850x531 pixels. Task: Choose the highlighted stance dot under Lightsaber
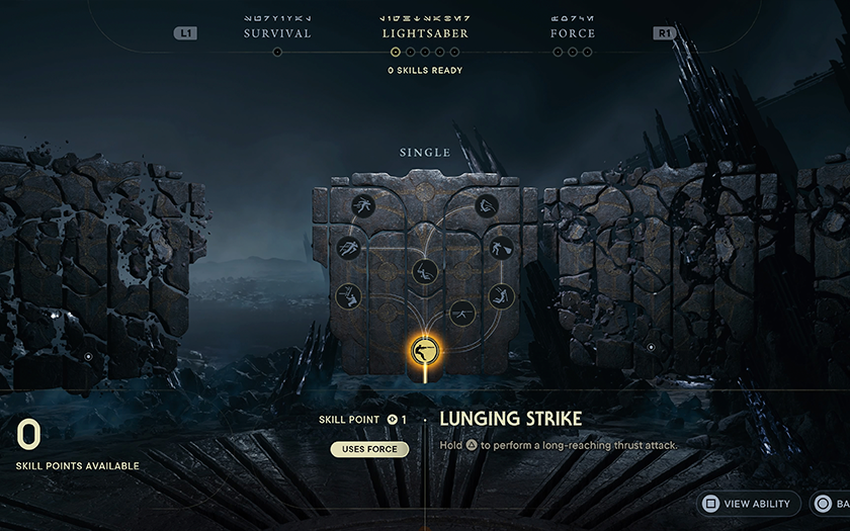coord(396,52)
